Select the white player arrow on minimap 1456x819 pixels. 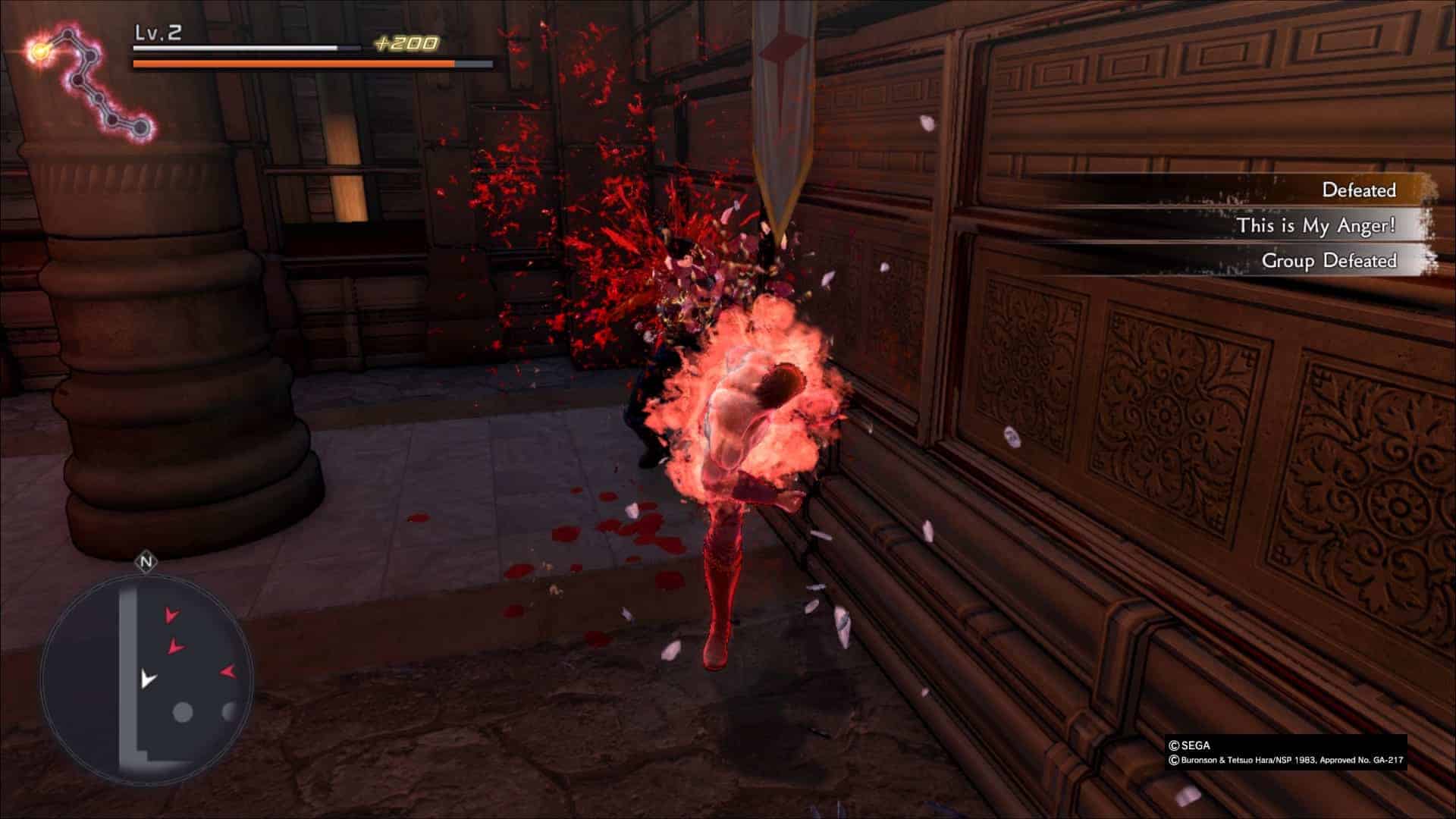(148, 678)
